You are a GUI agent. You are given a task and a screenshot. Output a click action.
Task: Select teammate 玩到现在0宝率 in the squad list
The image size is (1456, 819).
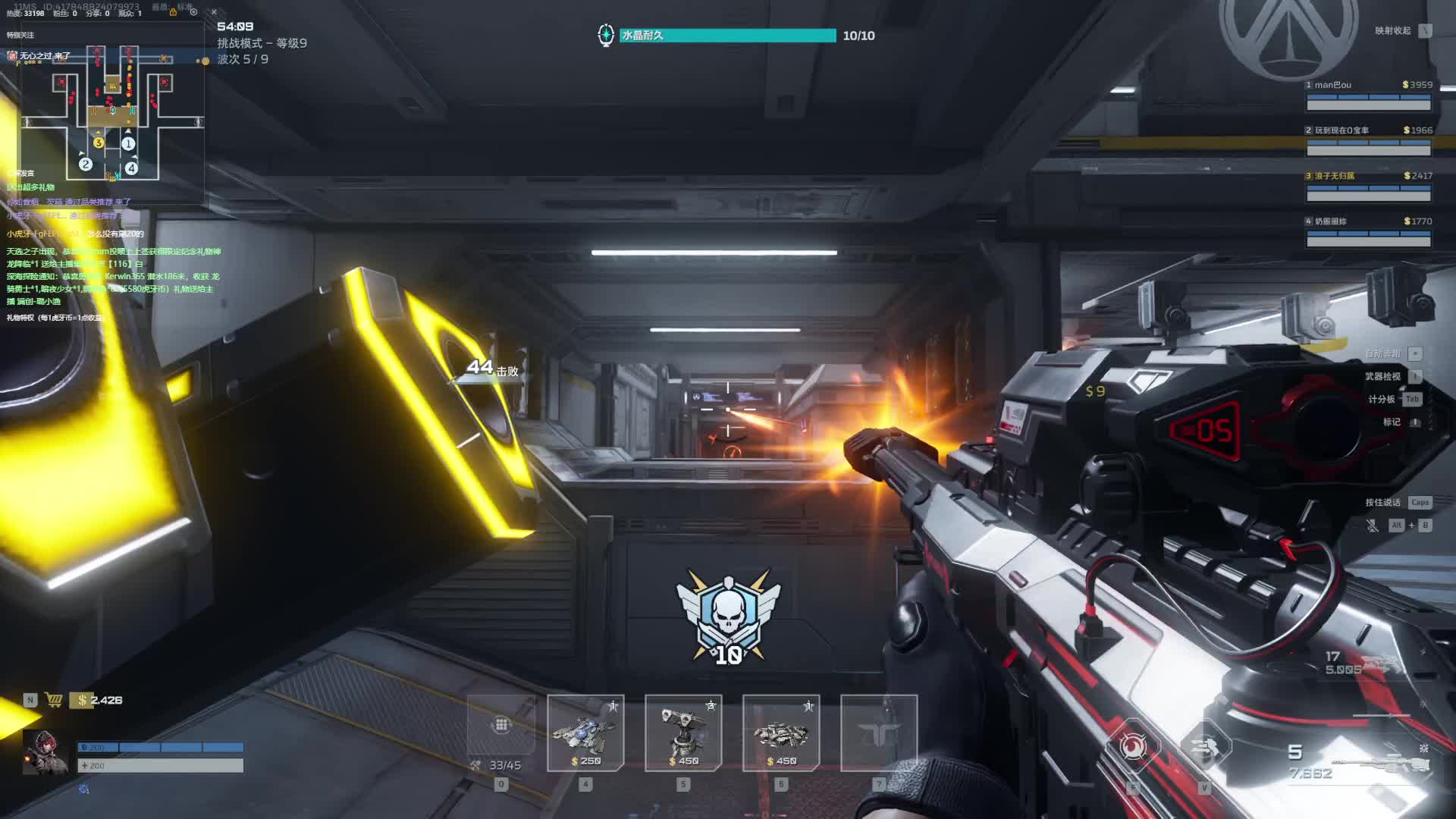pos(1368,141)
